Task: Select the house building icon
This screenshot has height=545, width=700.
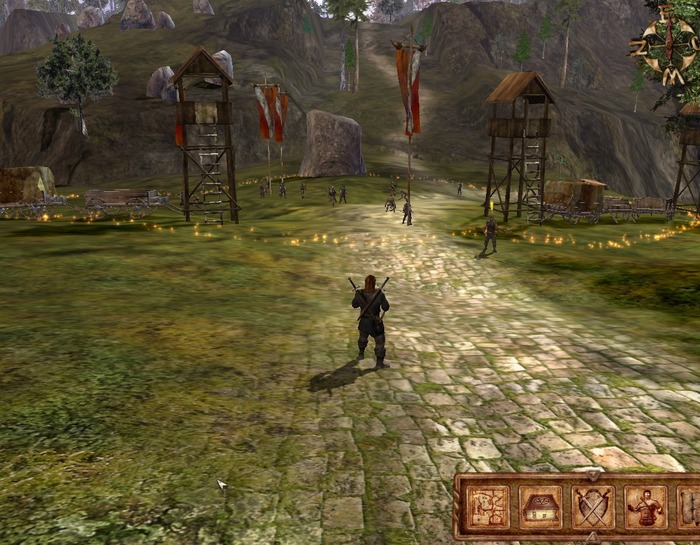Action: 540,507
